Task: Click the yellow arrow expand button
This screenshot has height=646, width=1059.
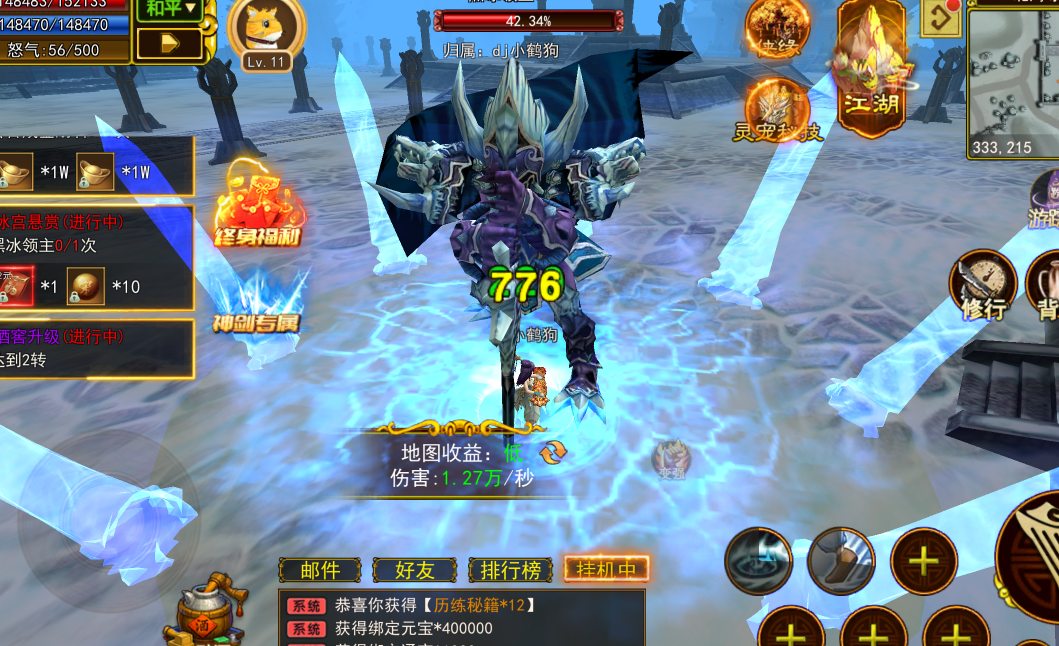Action: [168, 44]
